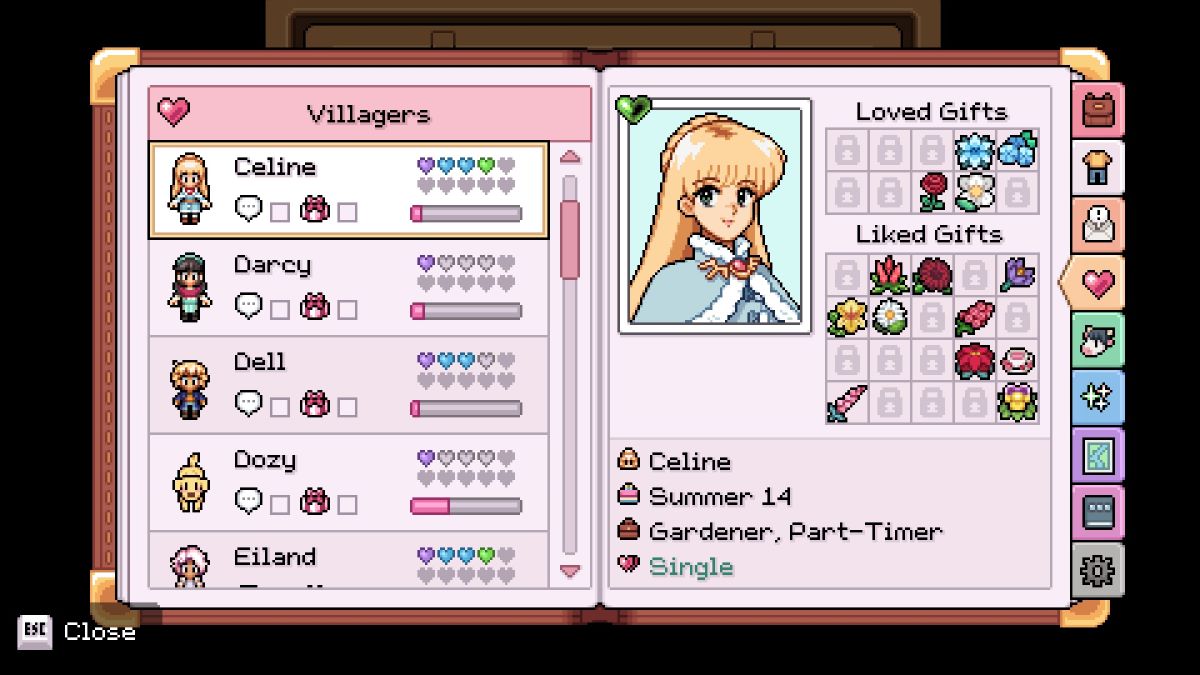Open the sparkle skills tab
Image resolution: width=1200 pixels, height=675 pixels.
(x=1098, y=398)
